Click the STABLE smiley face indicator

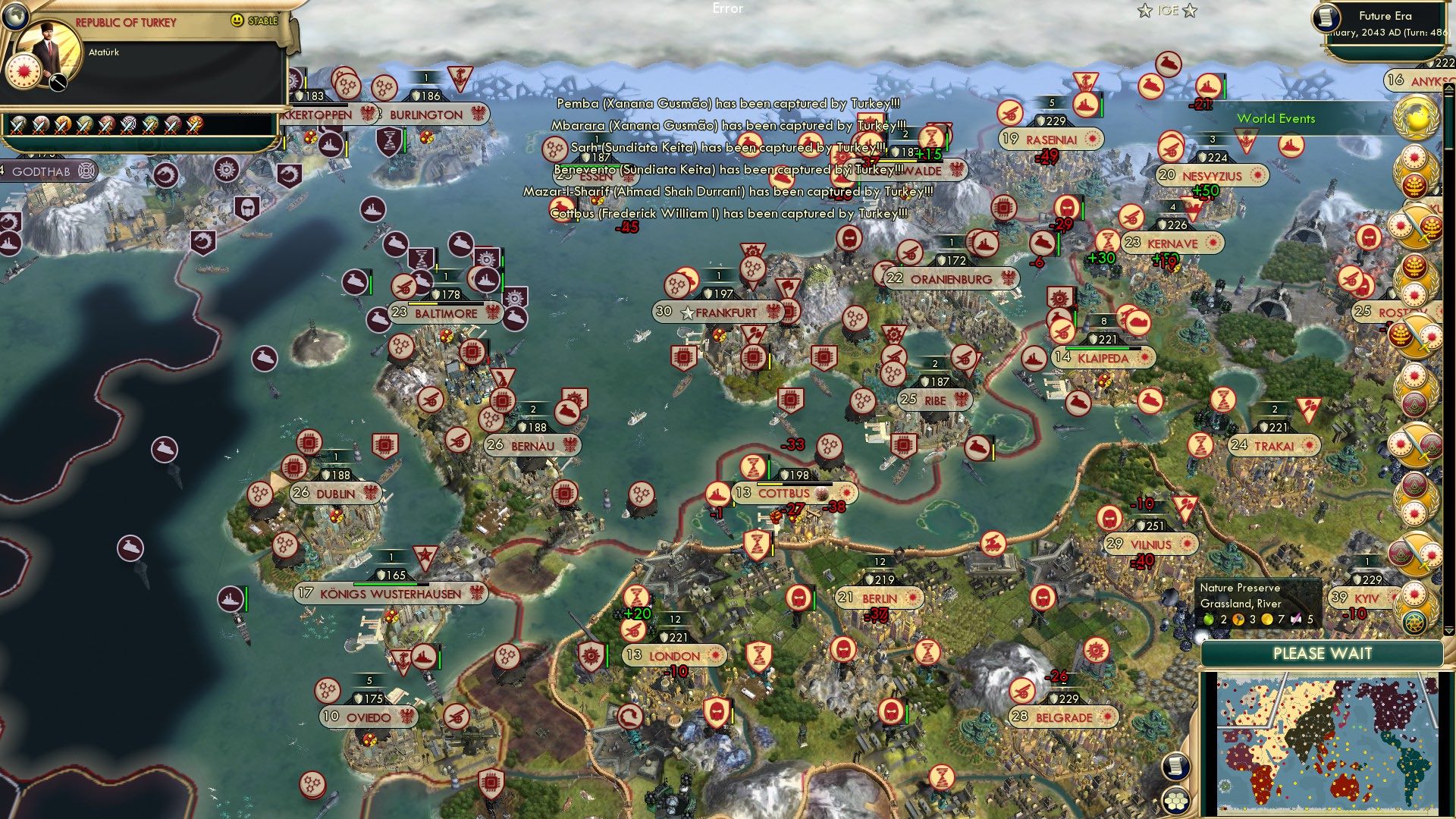click(x=236, y=20)
